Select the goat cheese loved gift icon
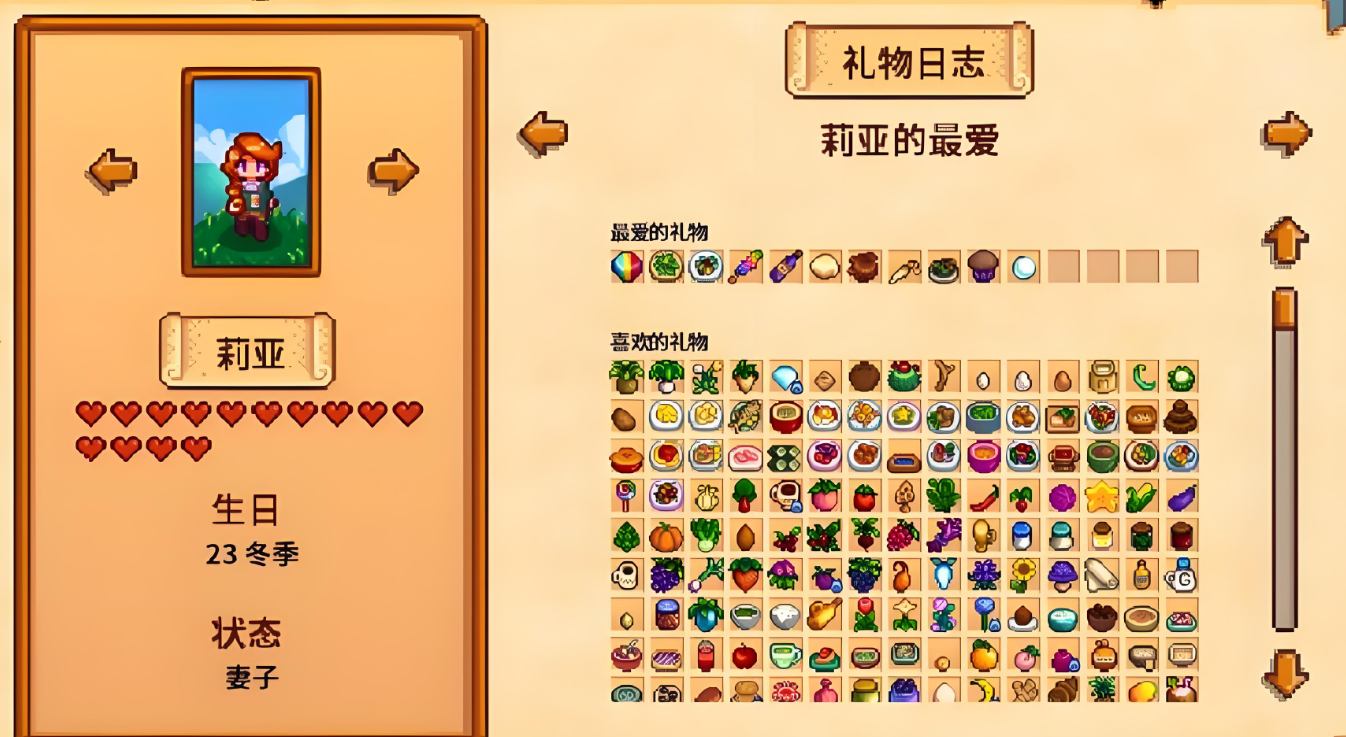Image resolution: width=1346 pixels, height=737 pixels. pyautogui.click(x=824, y=267)
